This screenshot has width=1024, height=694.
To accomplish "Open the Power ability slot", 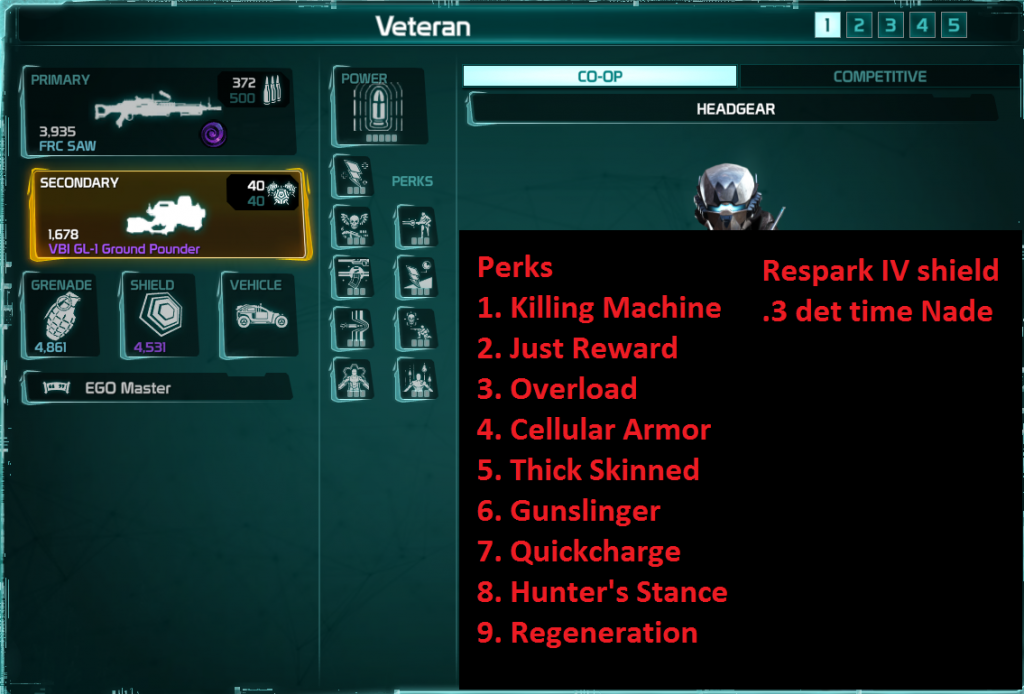I will [378, 108].
